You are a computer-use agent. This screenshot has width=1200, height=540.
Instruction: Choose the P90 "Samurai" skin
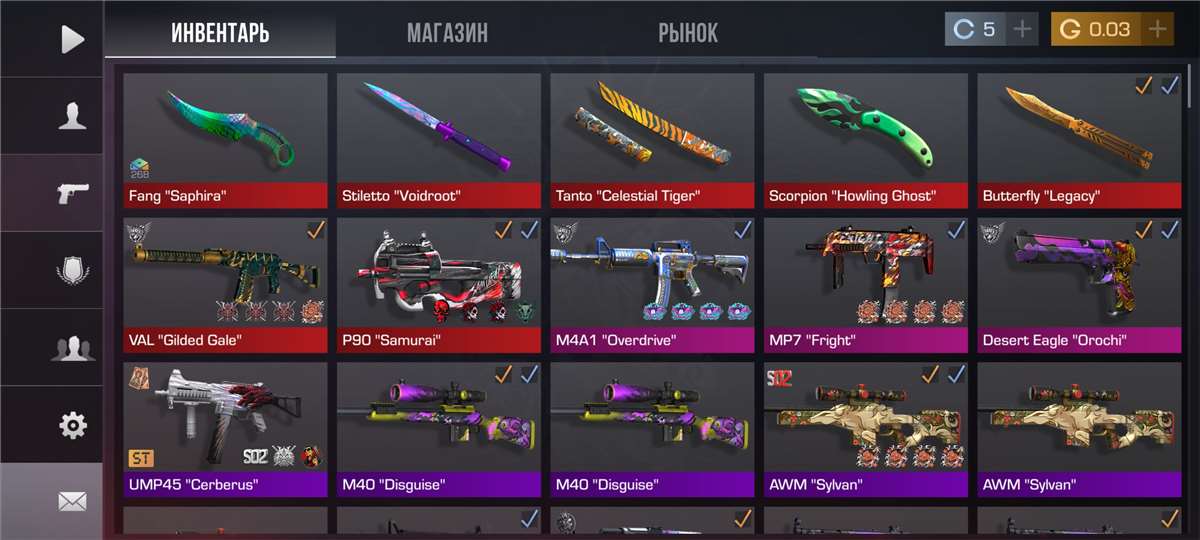[439, 282]
